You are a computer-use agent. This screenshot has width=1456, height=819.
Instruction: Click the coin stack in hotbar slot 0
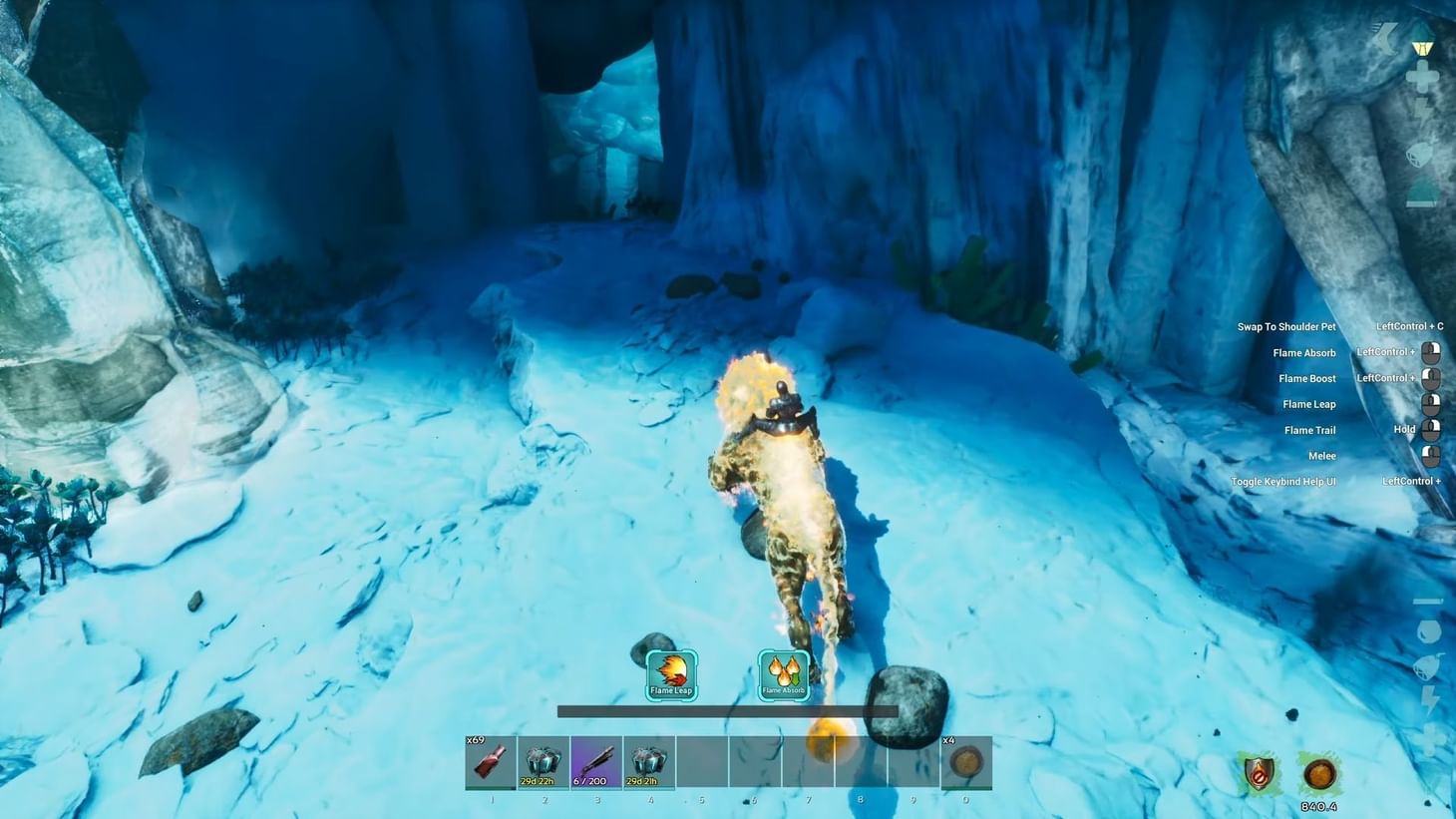(963, 761)
